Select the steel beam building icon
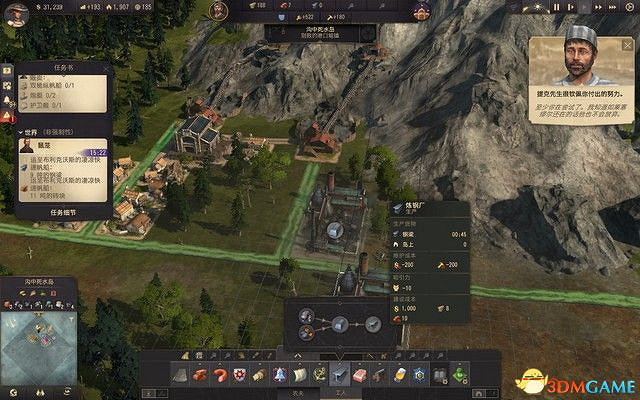 340,374
